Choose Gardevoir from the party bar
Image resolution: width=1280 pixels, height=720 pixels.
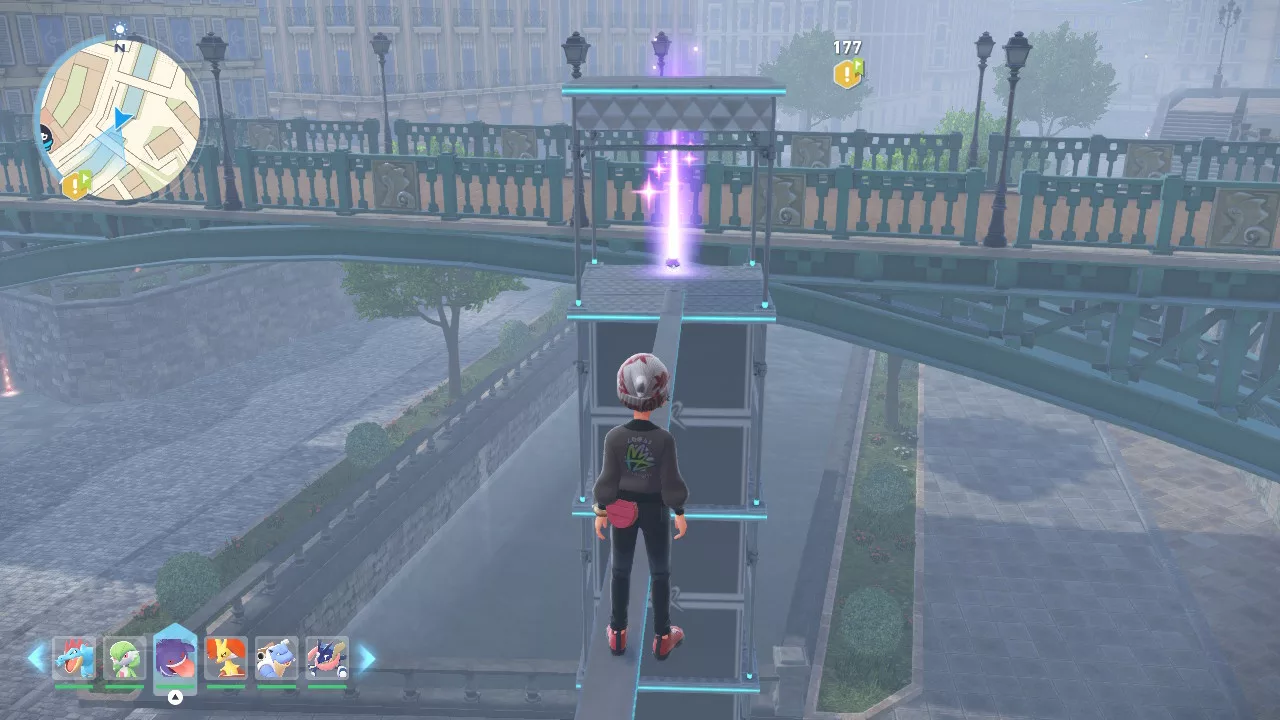124,659
